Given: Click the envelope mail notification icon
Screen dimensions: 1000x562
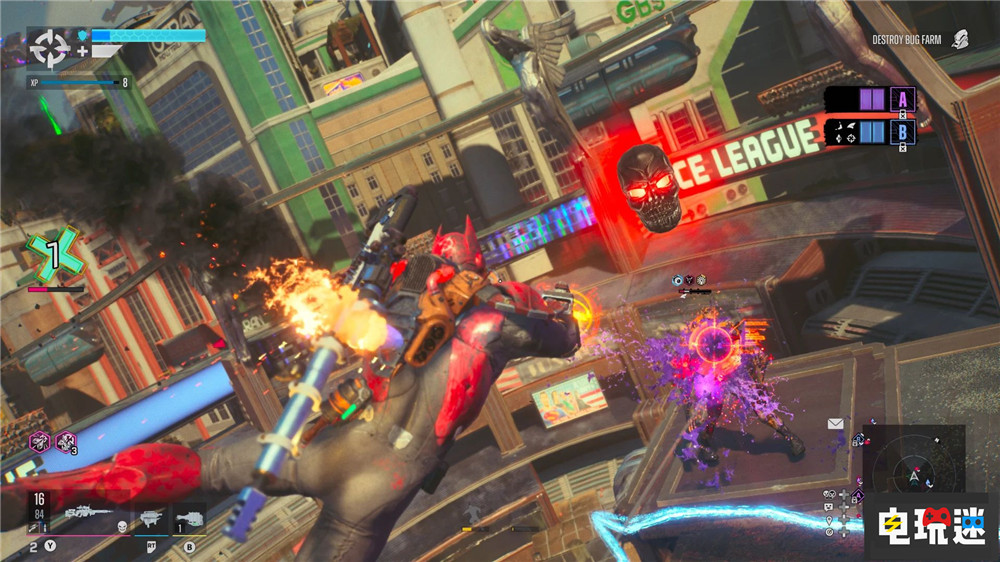Looking at the screenshot, I should tap(835, 424).
